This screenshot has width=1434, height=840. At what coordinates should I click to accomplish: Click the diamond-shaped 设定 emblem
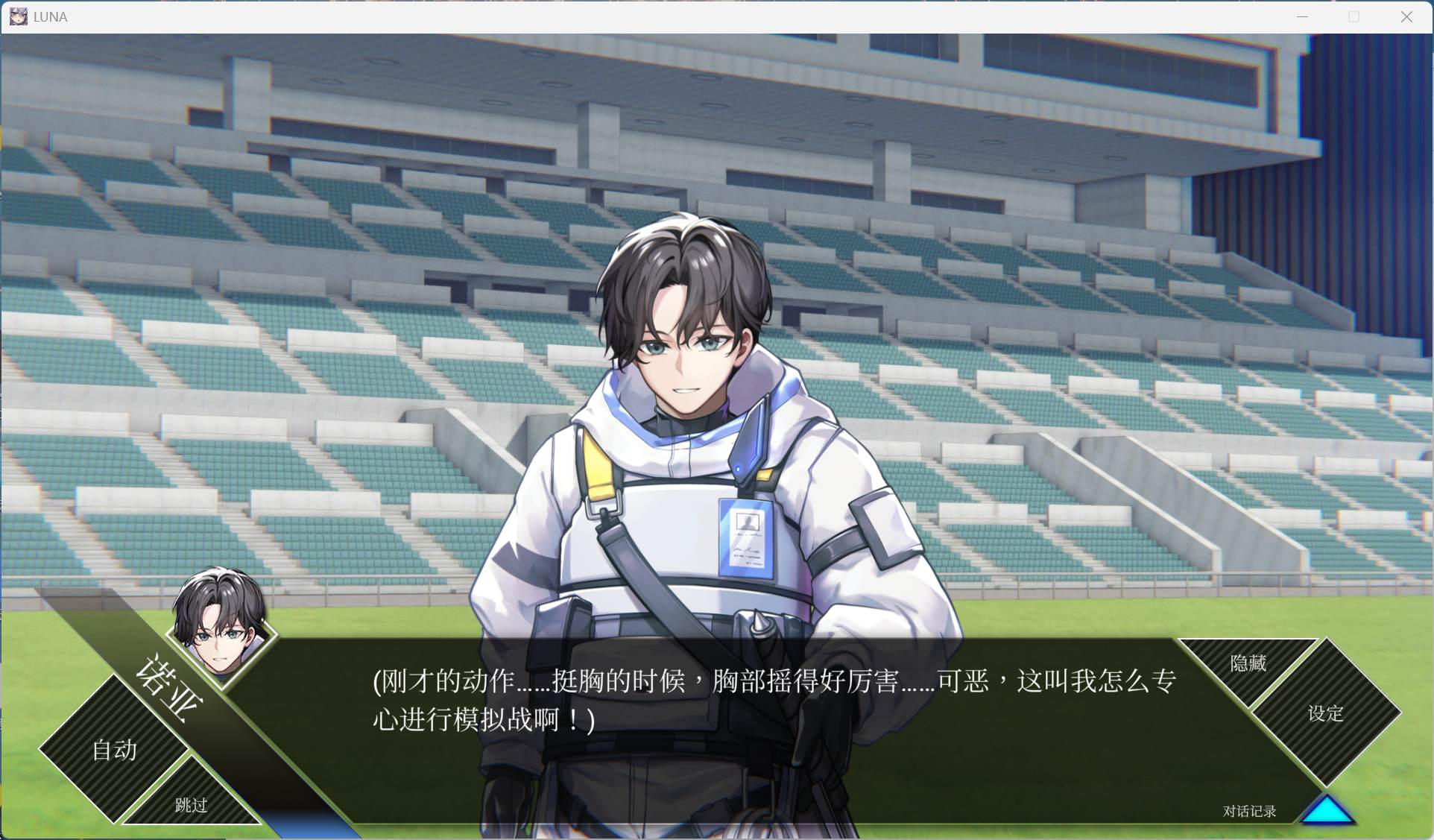point(1325,714)
